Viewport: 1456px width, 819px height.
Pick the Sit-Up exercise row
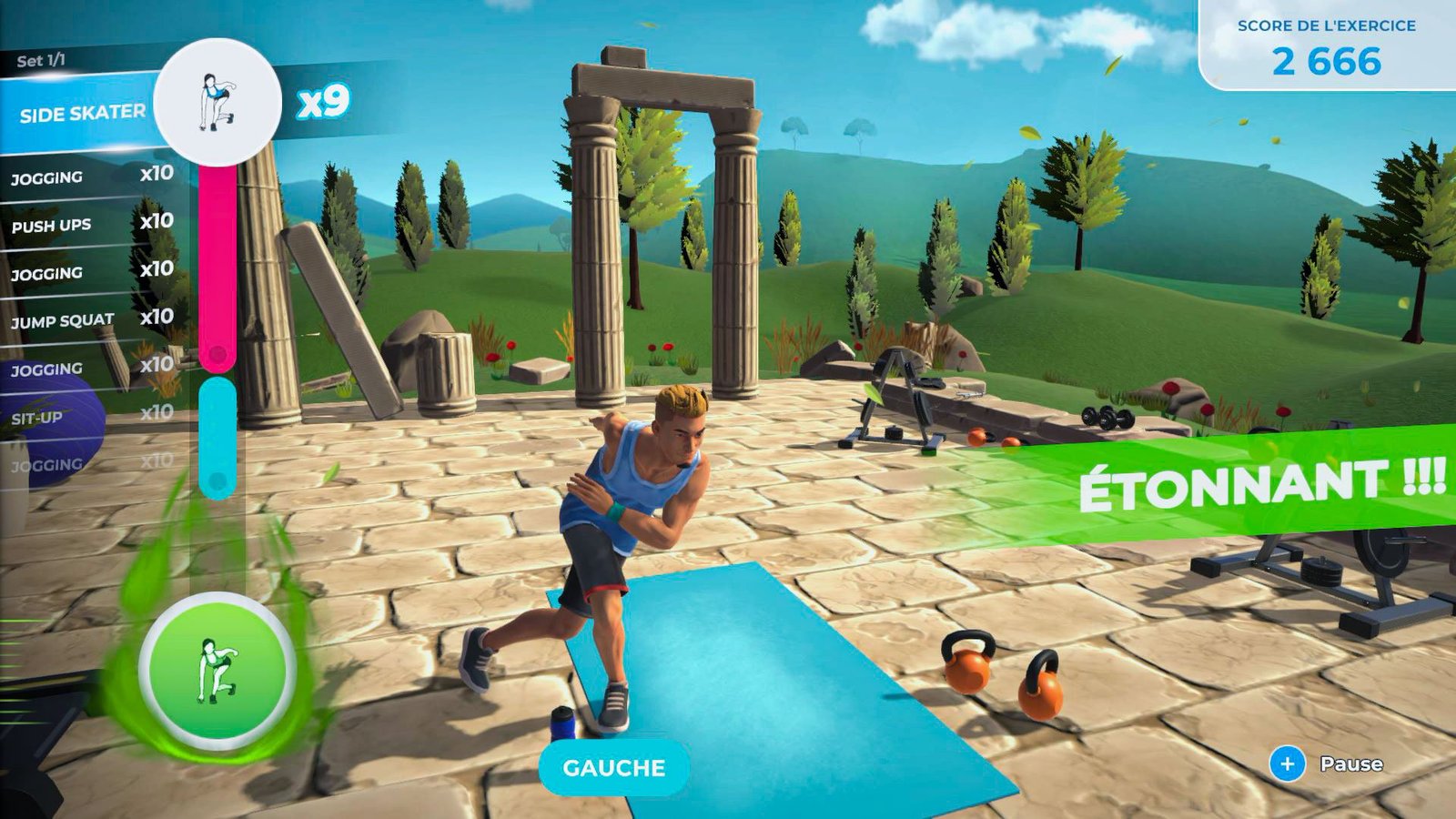click(91, 416)
